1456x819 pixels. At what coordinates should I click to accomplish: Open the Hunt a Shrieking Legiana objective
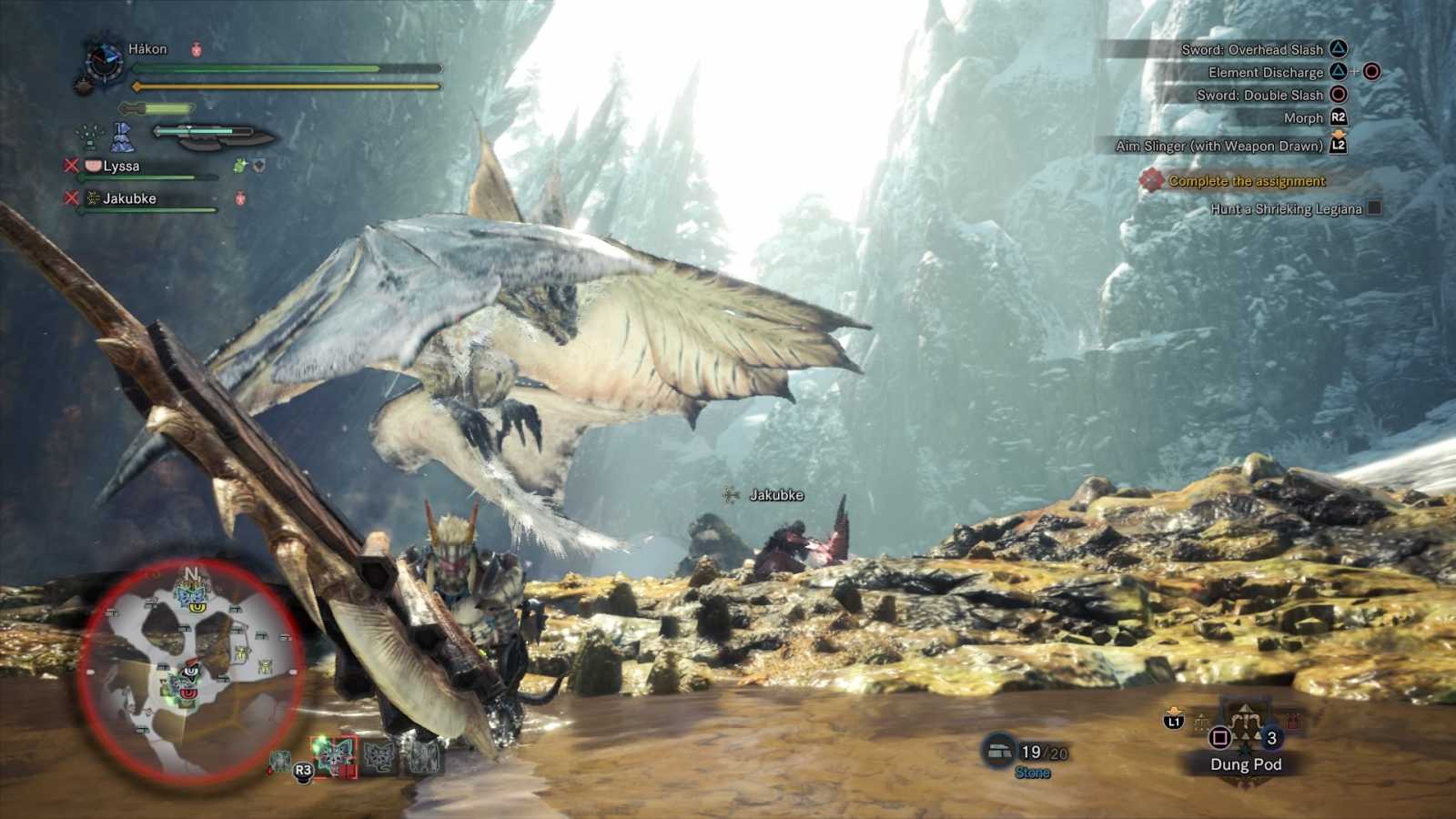1286,209
